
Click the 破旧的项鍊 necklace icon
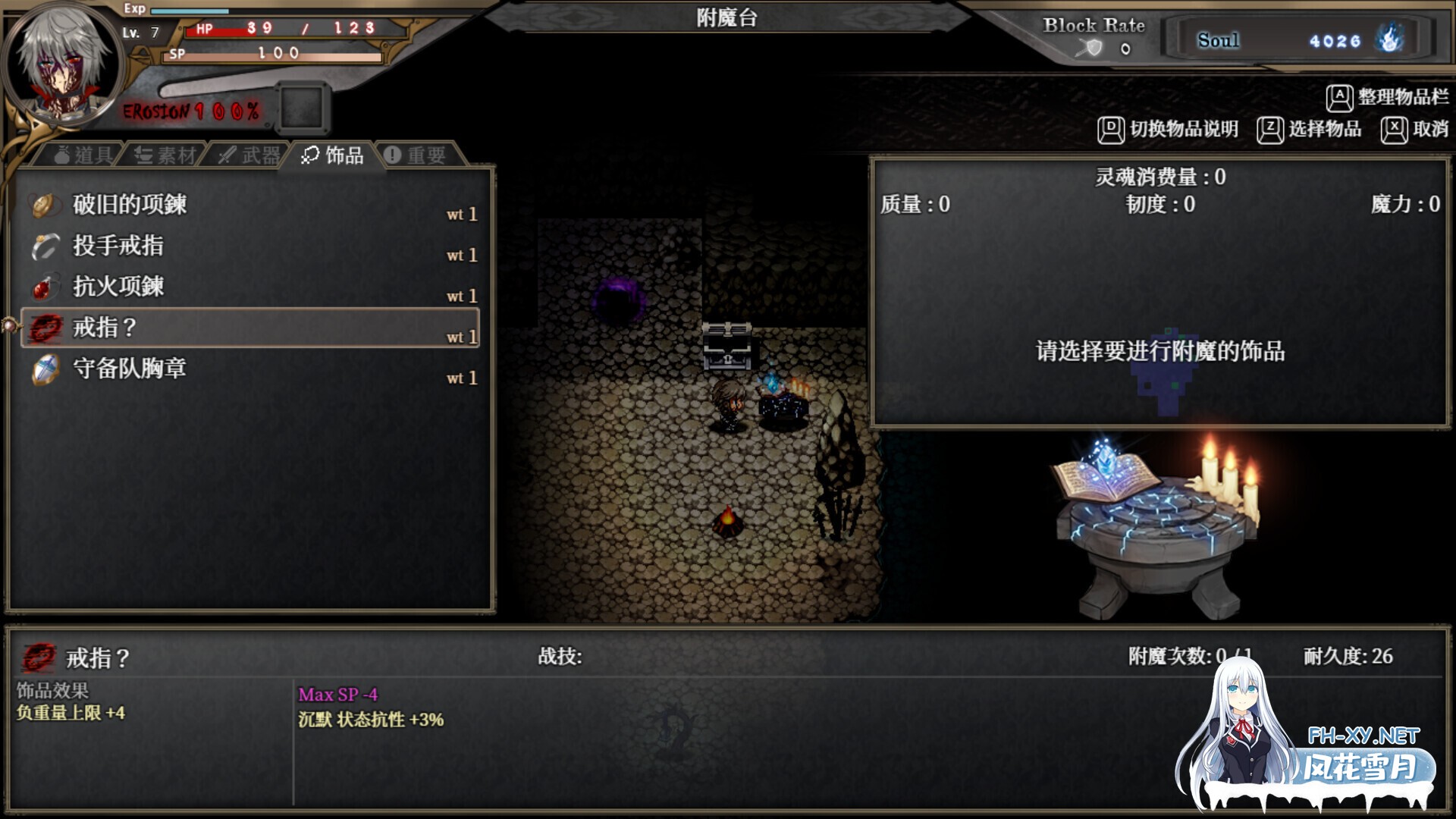point(43,203)
